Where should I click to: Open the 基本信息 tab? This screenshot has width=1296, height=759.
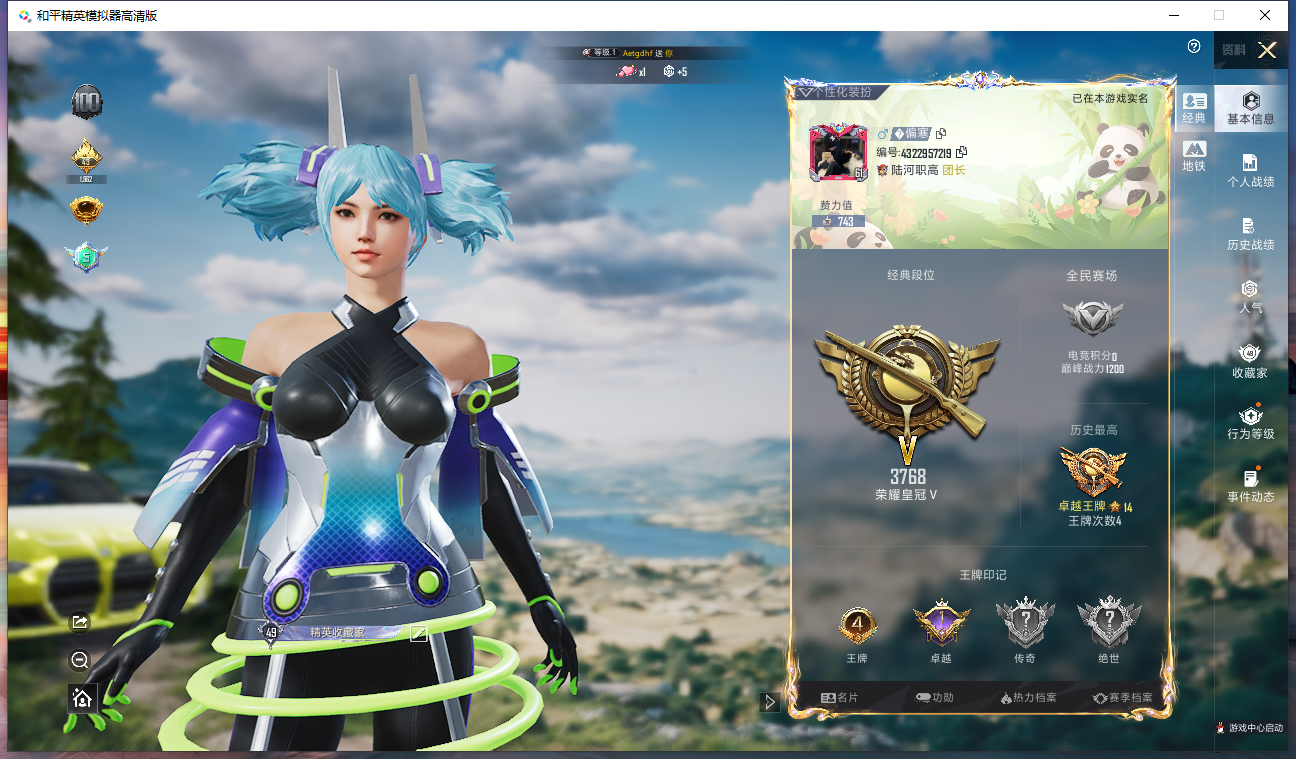[x=1250, y=108]
